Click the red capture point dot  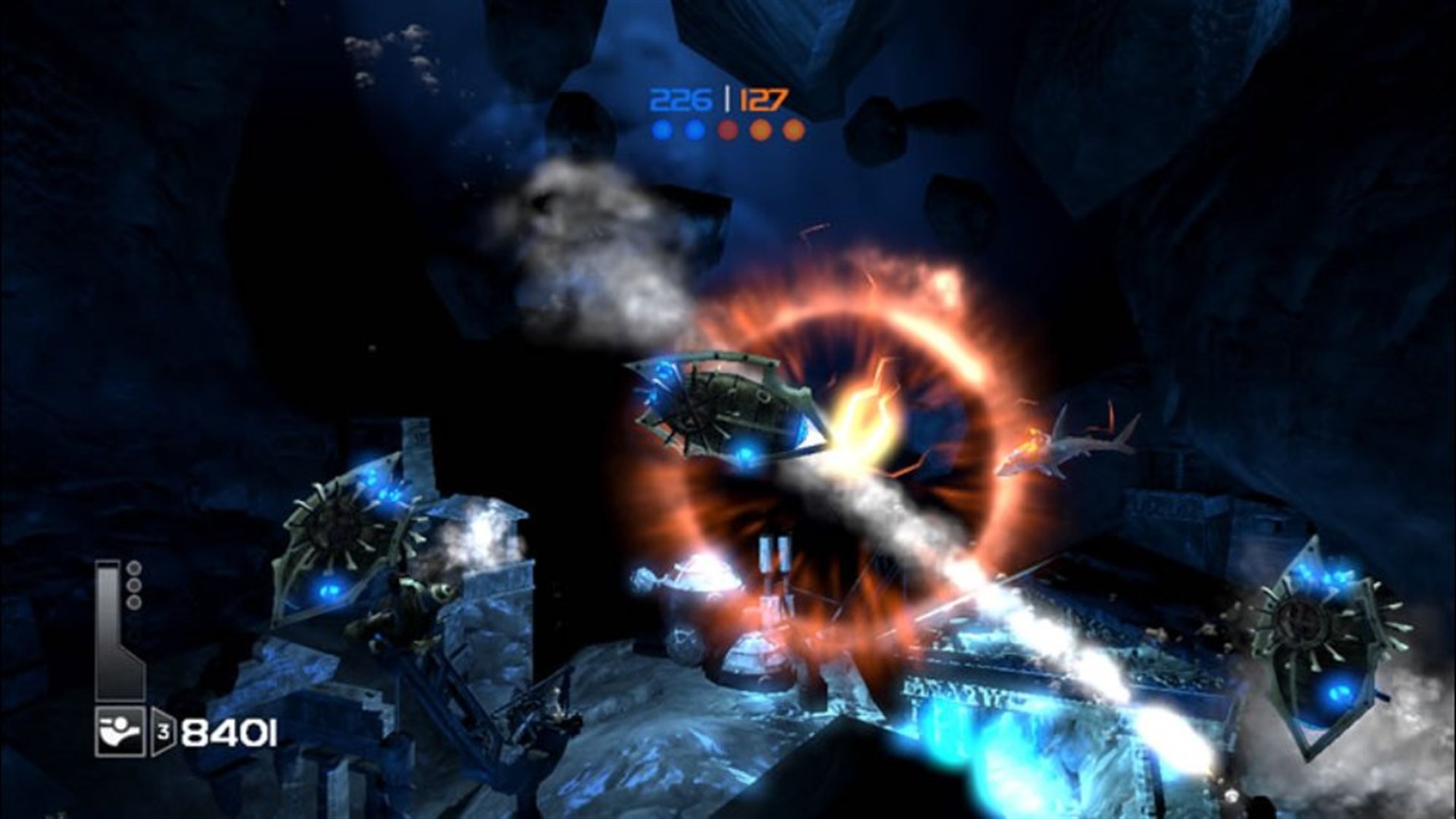pyautogui.click(x=728, y=129)
